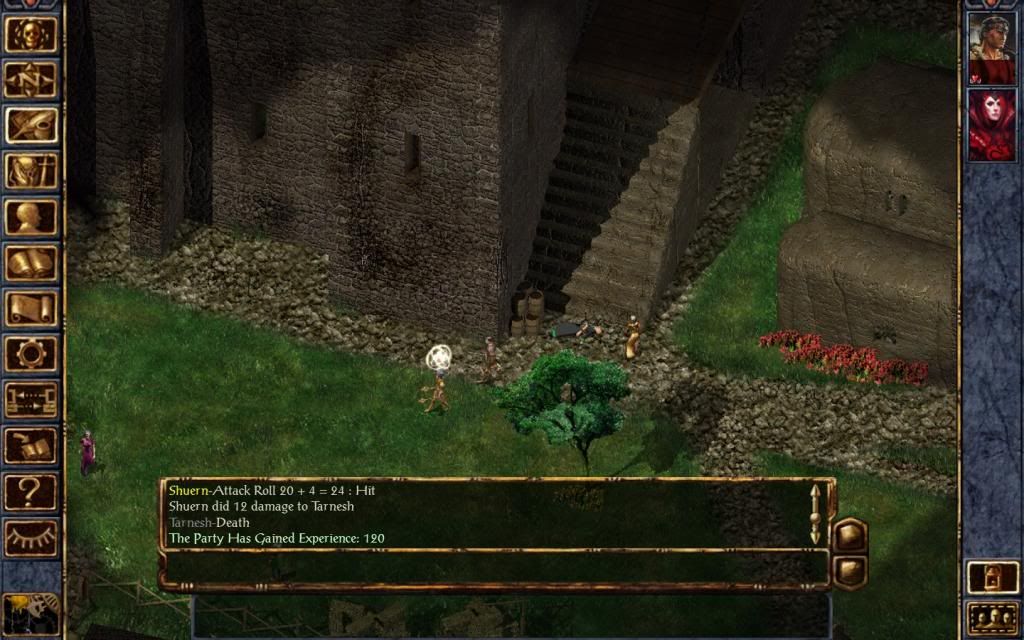Screen dimensions: 1024x640
Task: Click the double-arrow sidebar button
Action: coord(31,400)
